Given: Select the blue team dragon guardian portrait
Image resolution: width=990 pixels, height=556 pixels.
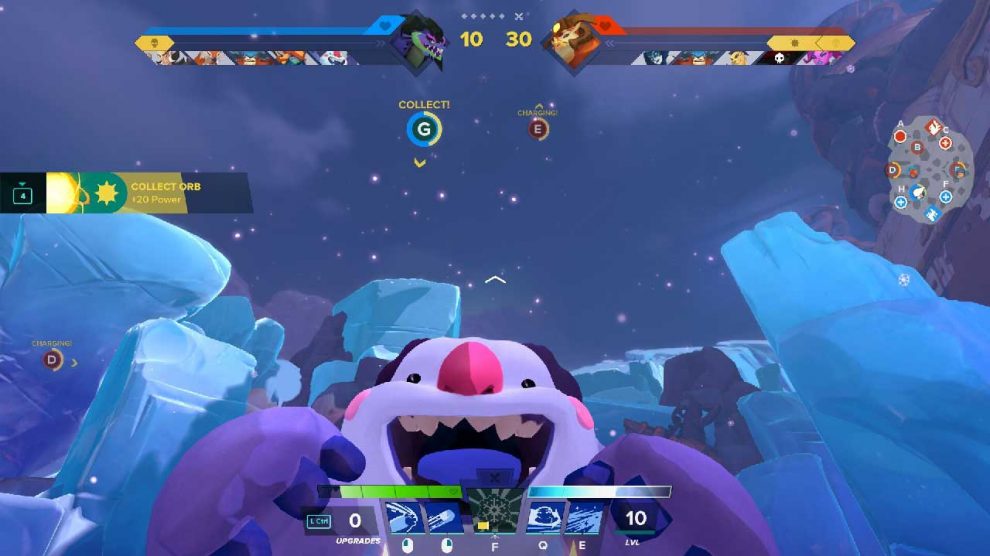Looking at the screenshot, I should click(x=420, y=42).
